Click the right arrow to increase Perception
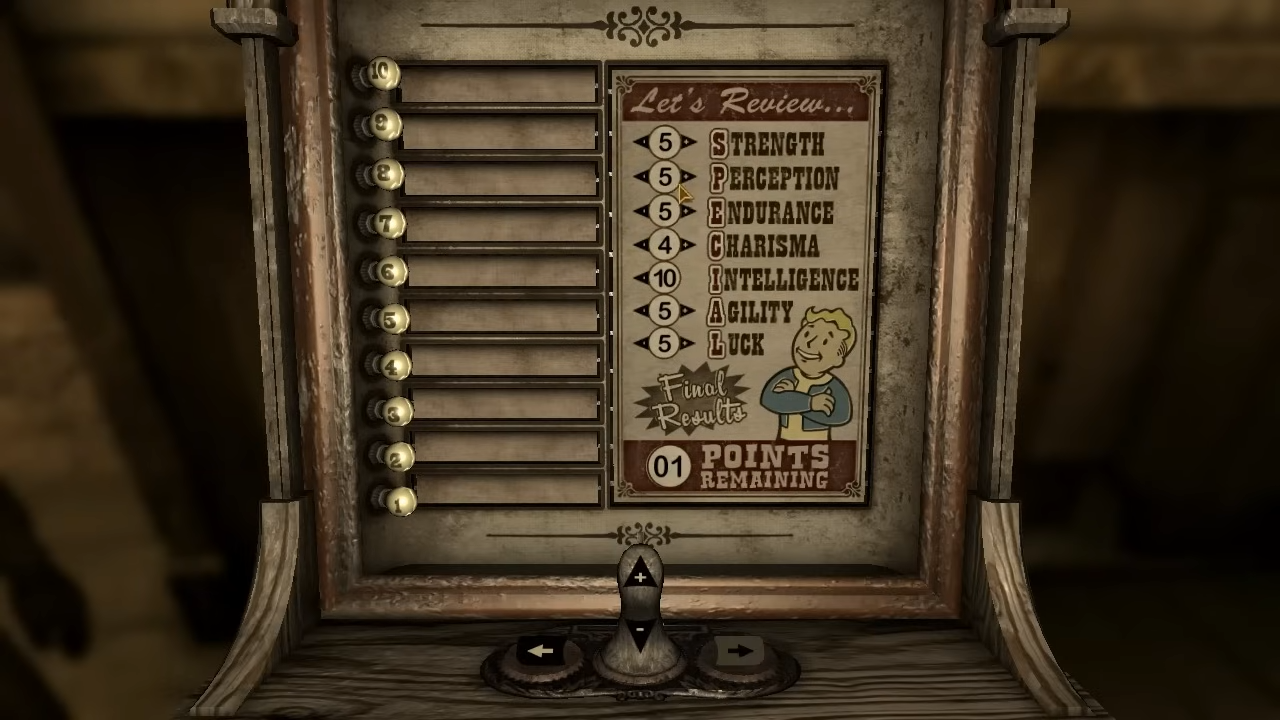The width and height of the screenshot is (1280, 720). pyautogui.click(x=690, y=178)
